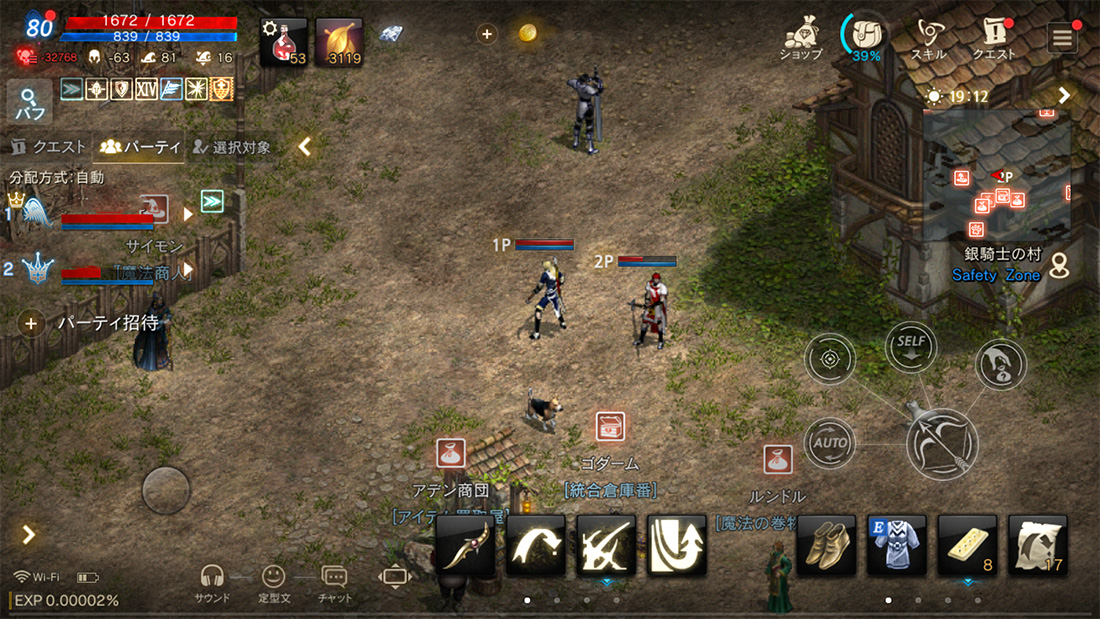Image resolution: width=1100 pixels, height=619 pixels.
Task: Open the ショップ shop menu
Action: (800, 38)
